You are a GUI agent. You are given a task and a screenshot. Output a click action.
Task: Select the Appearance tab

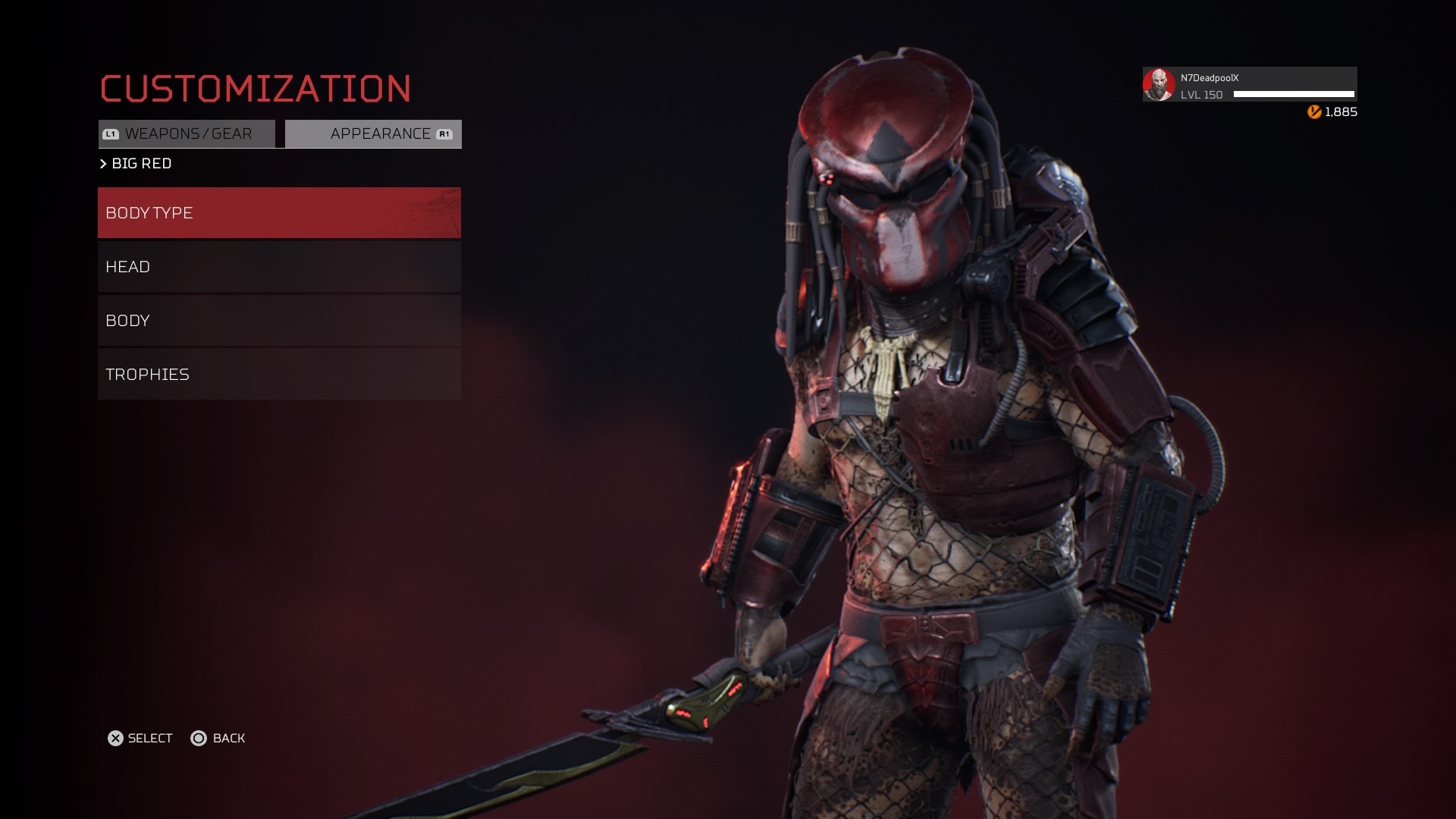tap(373, 134)
